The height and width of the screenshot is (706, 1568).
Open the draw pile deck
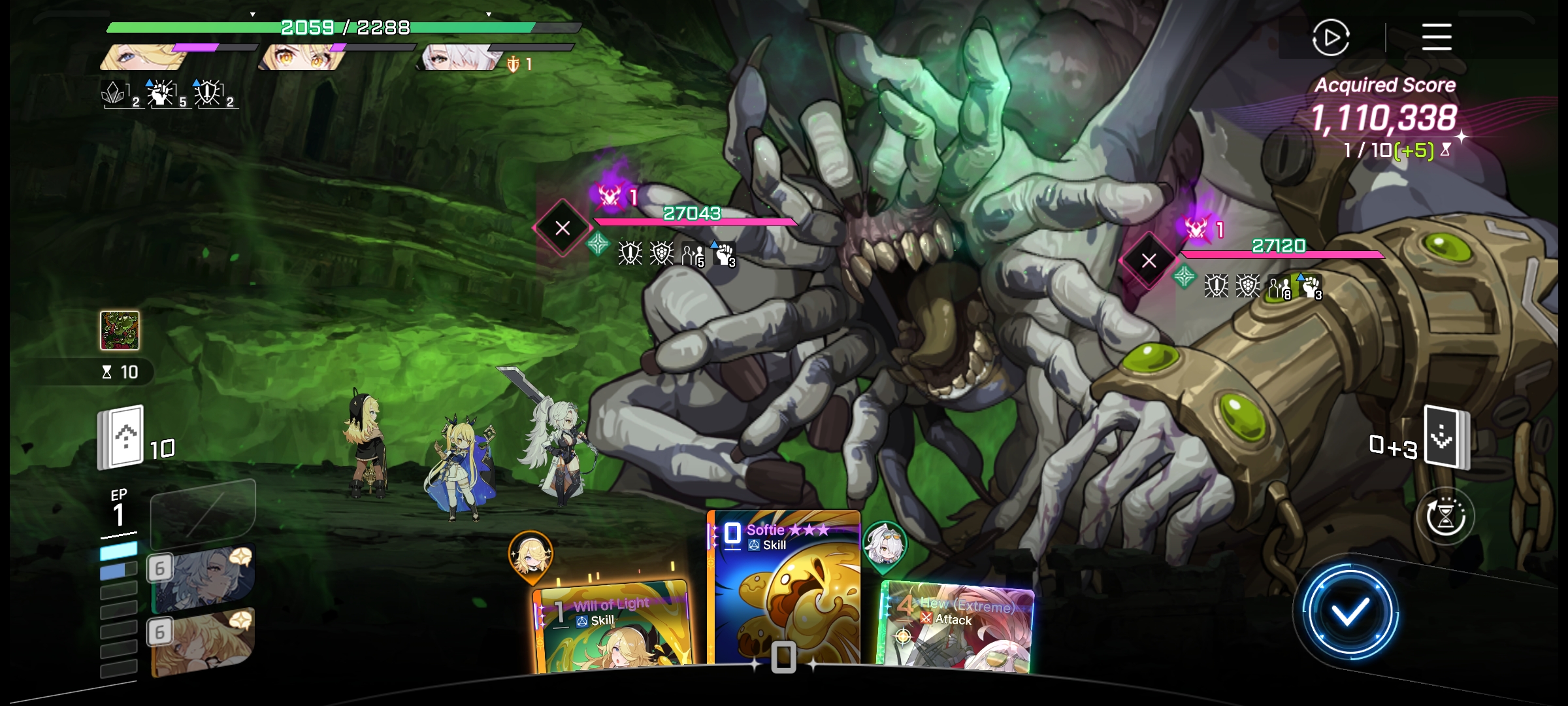(x=121, y=437)
